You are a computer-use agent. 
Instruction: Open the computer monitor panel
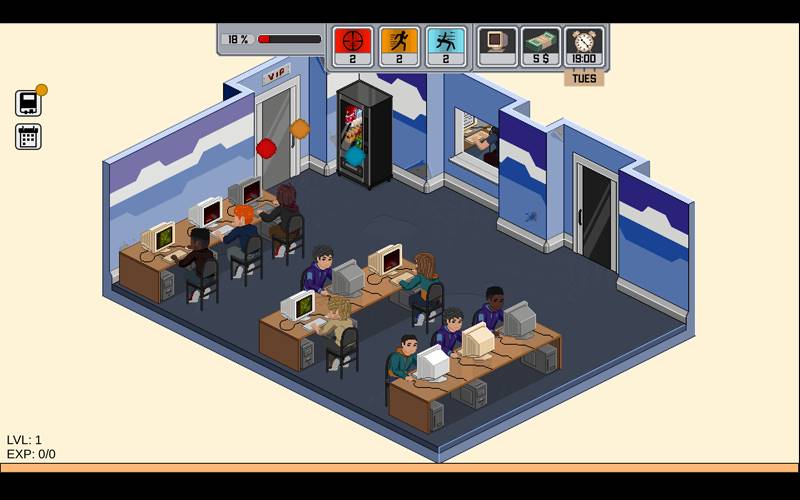[x=497, y=46]
